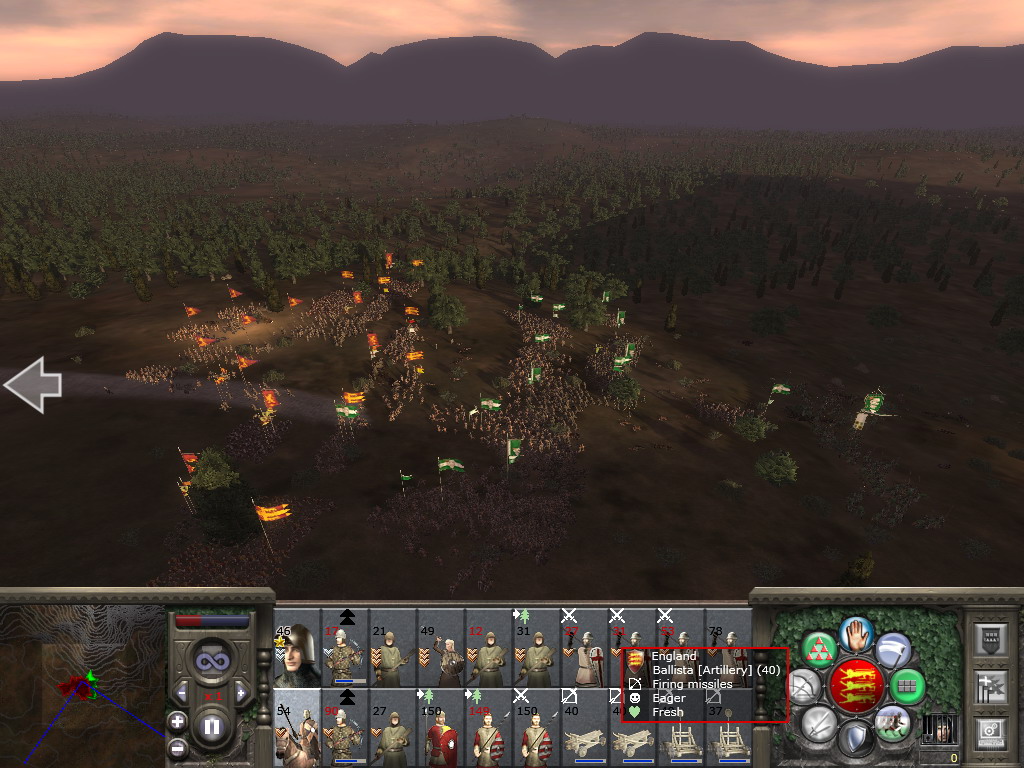
Task: Increase game speed with the plus arrow
Action: point(241,692)
